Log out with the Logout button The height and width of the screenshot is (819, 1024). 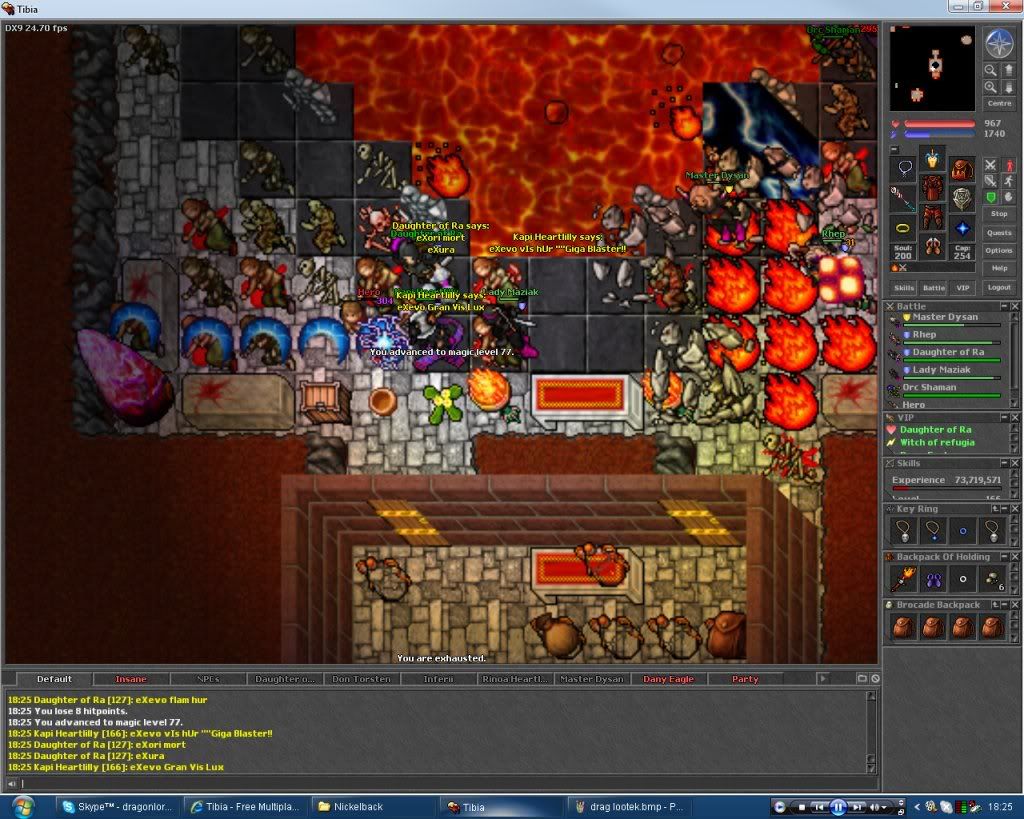(x=999, y=287)
